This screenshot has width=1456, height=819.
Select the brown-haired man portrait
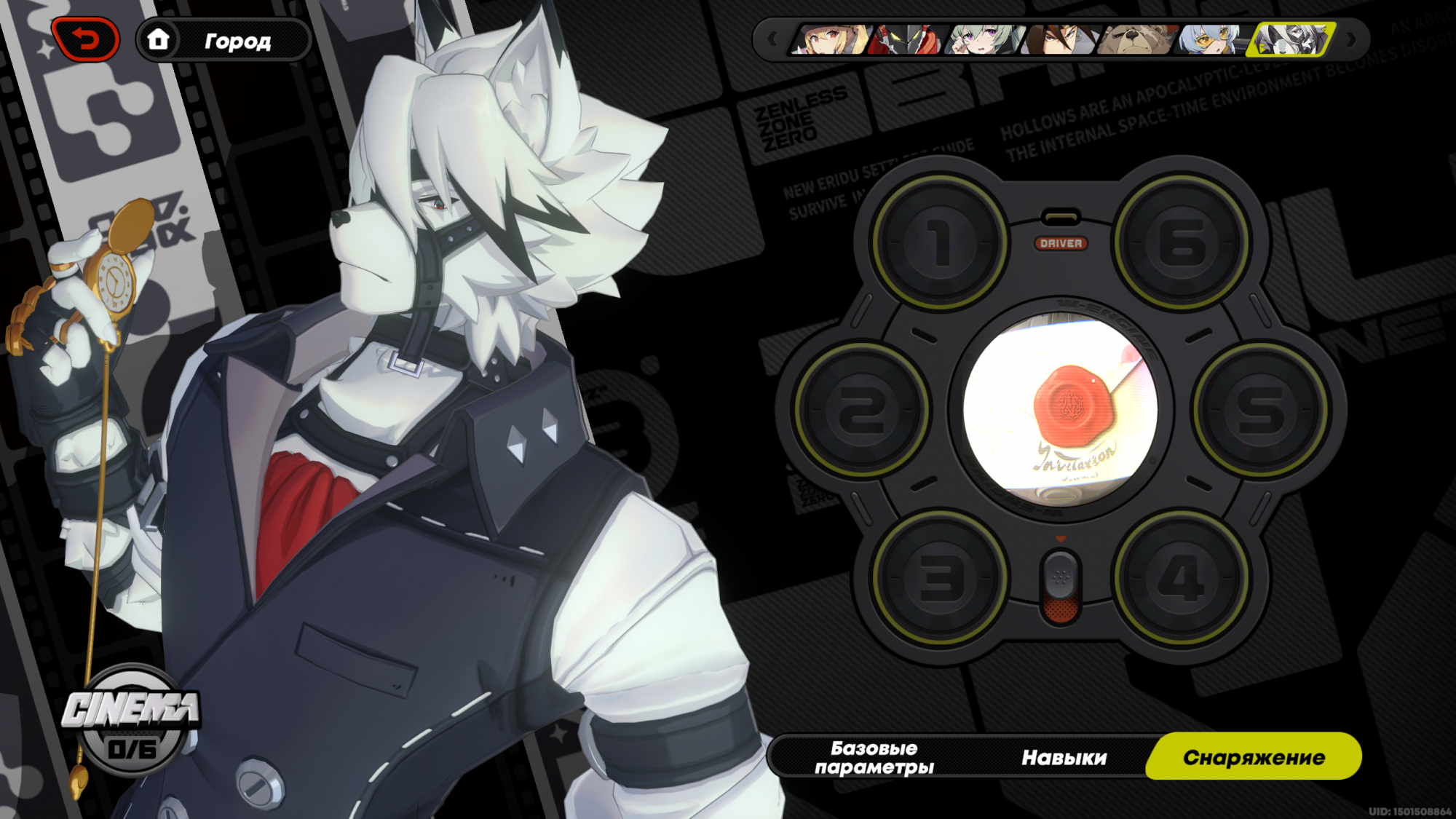[x=1059, y=39]
